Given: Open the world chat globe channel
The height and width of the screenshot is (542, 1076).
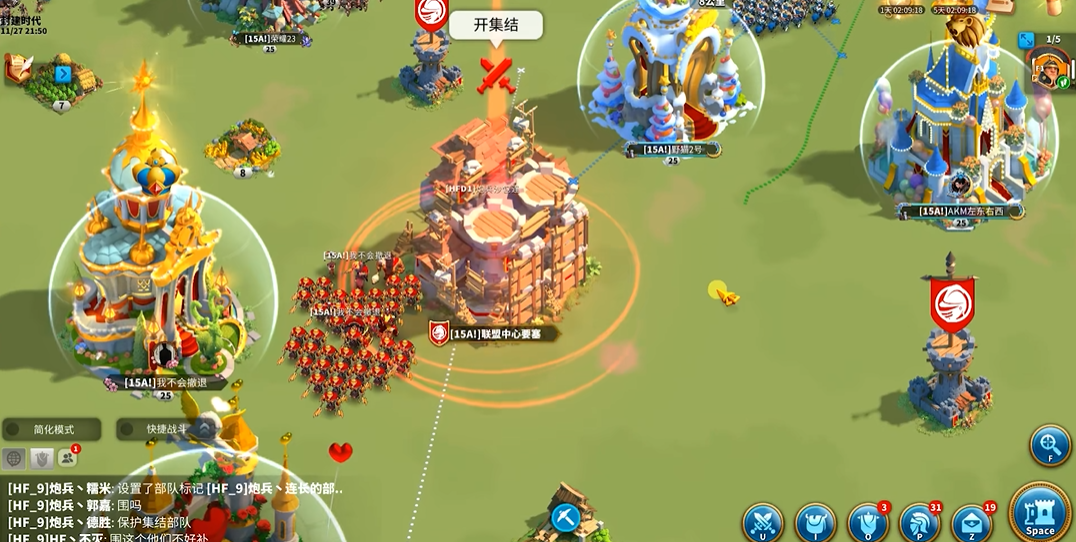Looking at the screenshot, I should pyautogui.click(x=14, y=458).
